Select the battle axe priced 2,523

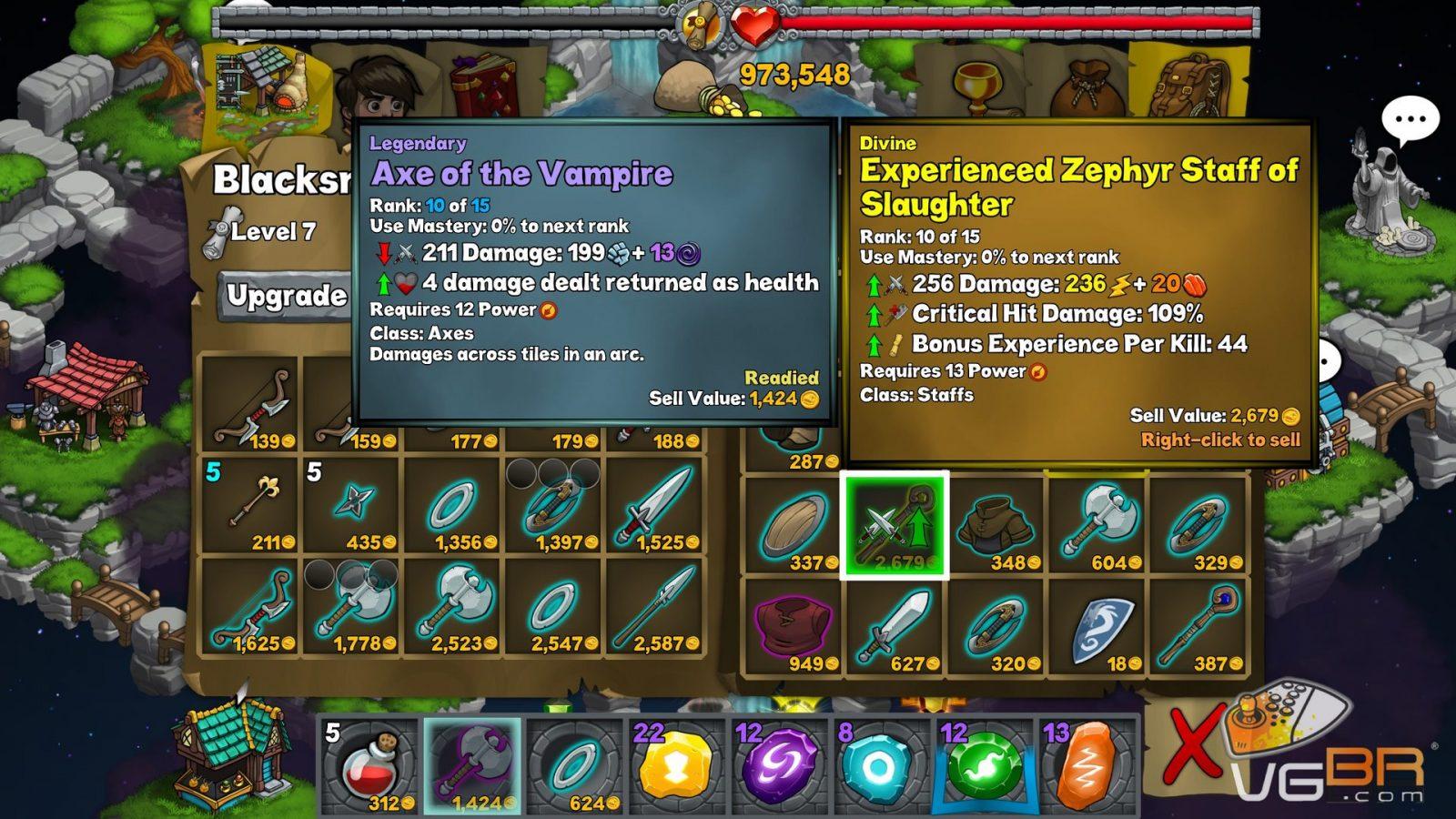click(452, 608)
